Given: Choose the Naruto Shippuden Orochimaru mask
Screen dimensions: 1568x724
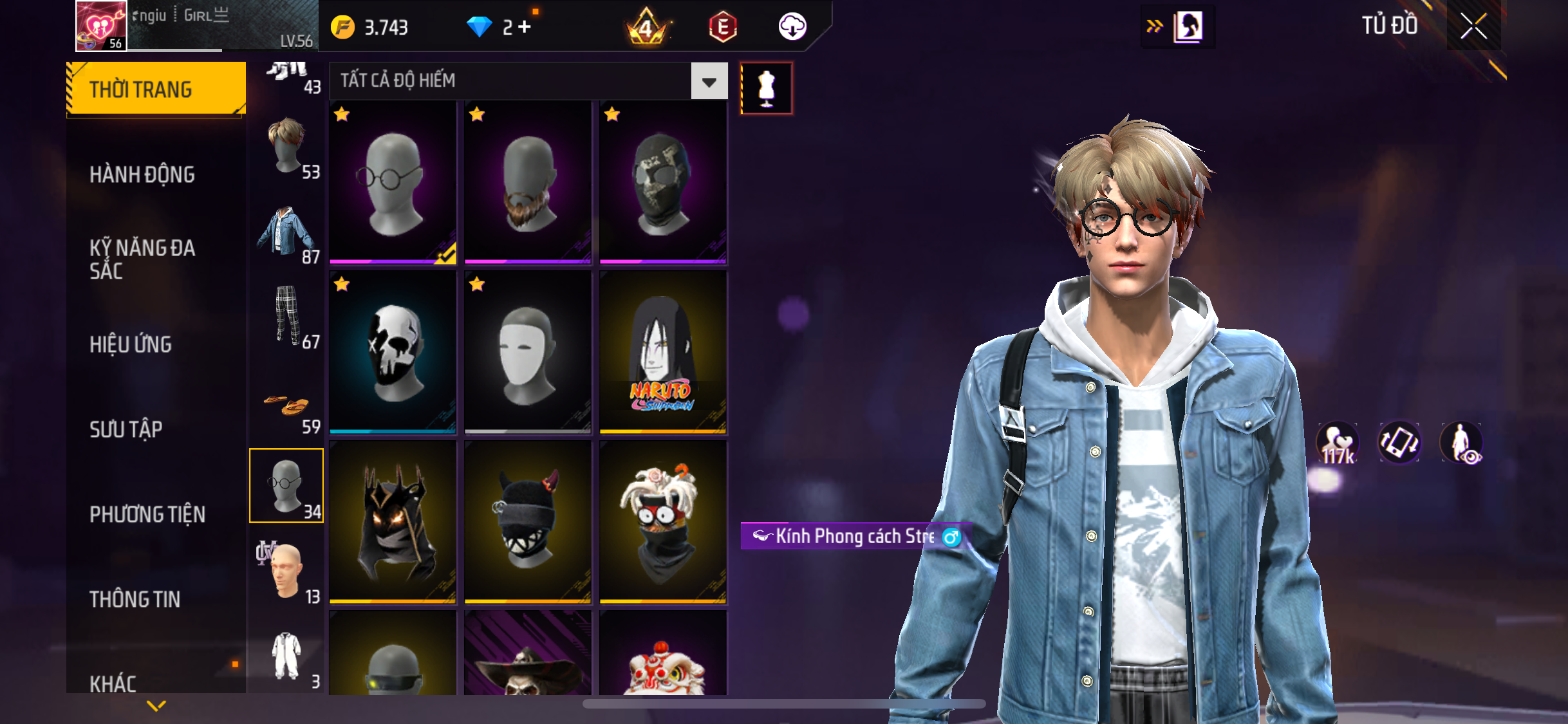Looking at the screenshot, I should click(663, 352).
